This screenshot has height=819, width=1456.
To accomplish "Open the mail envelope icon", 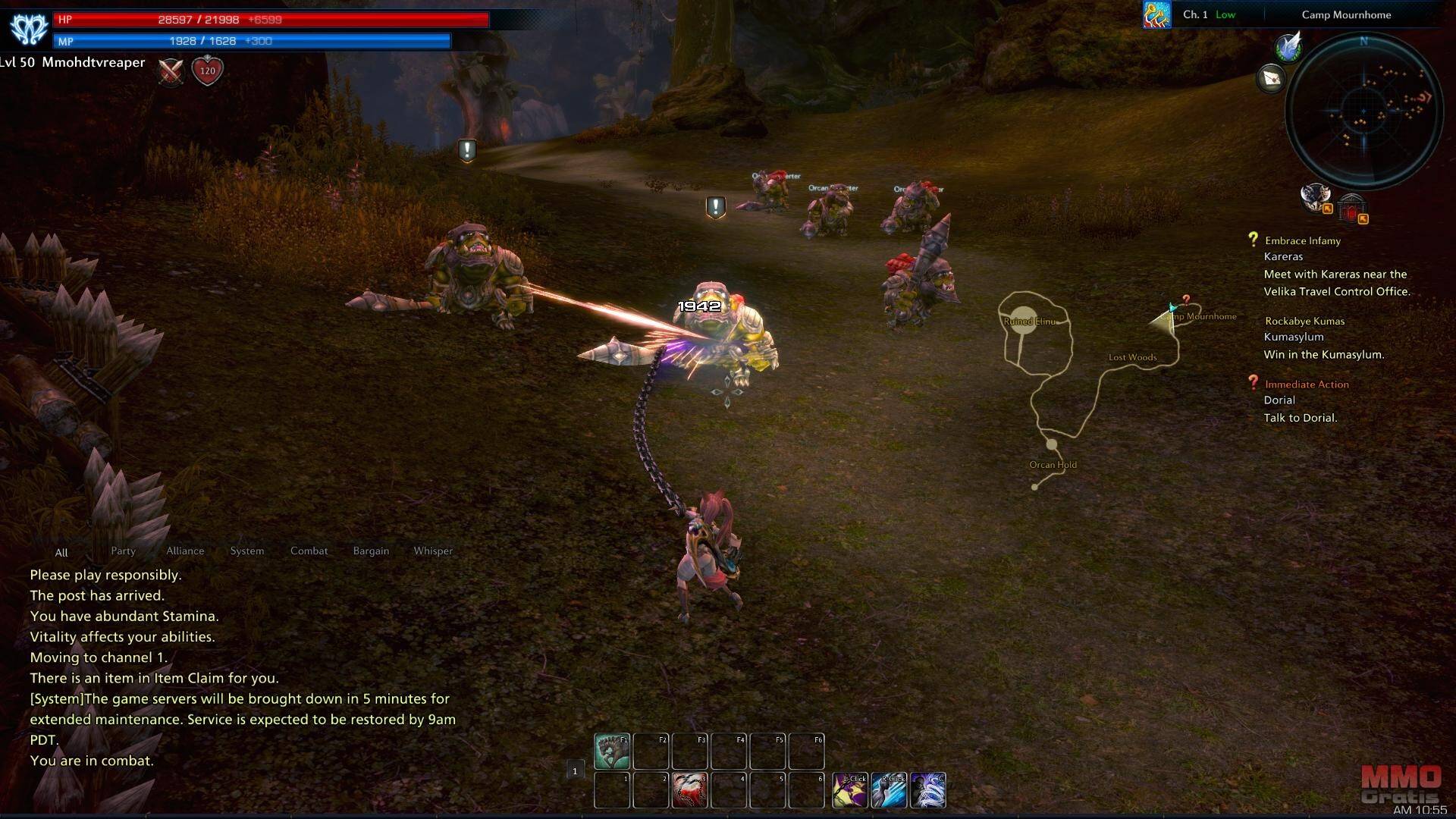I will pyautogui.click(x=1272, y=78).
